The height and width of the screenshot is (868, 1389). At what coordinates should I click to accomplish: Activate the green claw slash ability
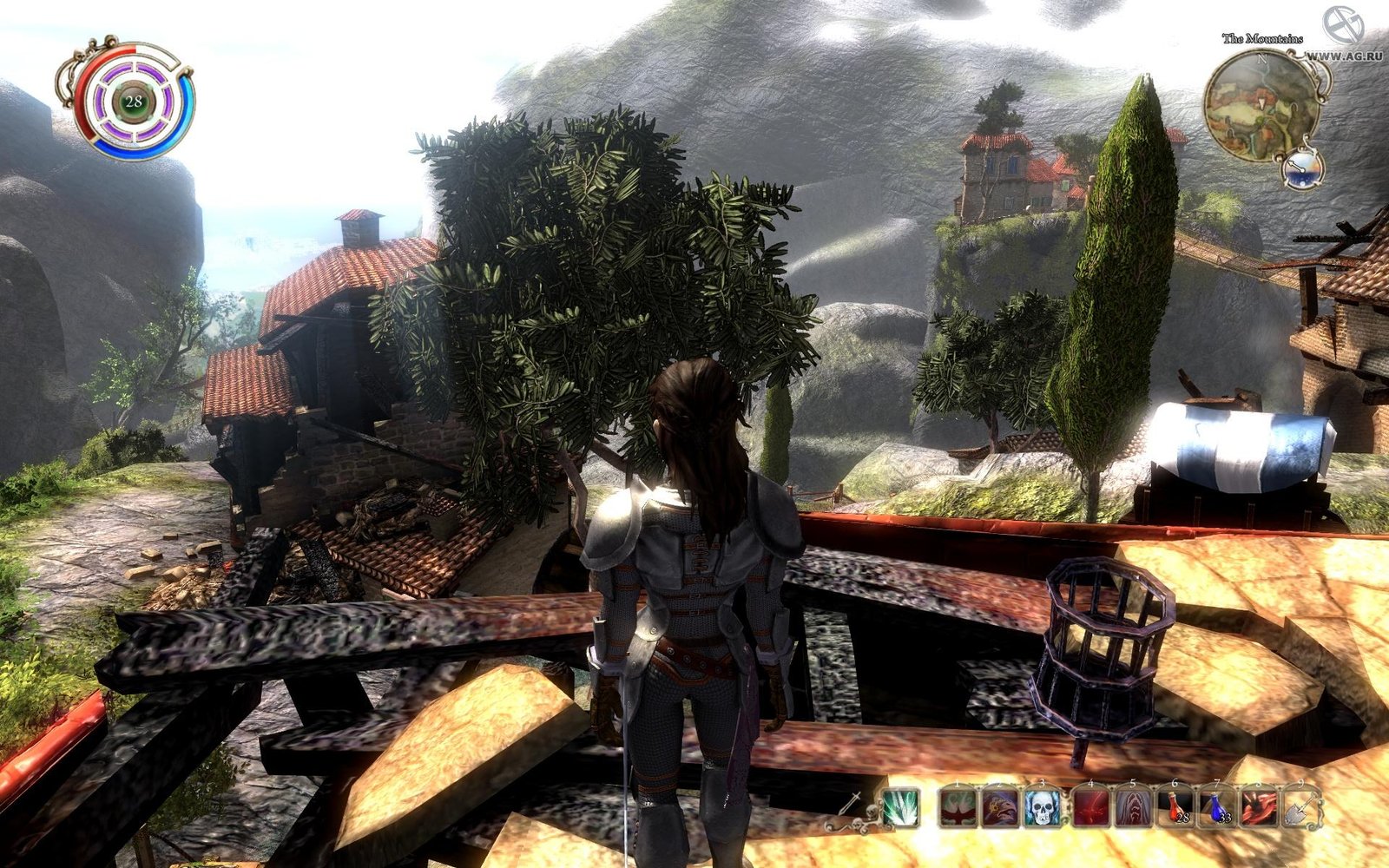tap(902, 808)
